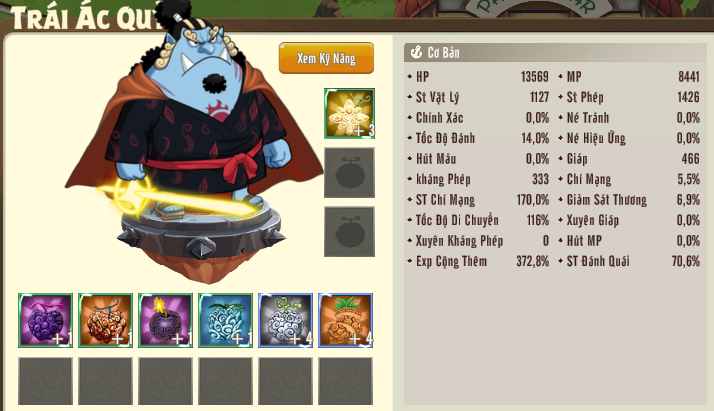Select the dark purple bomb fruit
This screenshot has height=411, width=714.
pyautogui.click(x=165, y=320)
